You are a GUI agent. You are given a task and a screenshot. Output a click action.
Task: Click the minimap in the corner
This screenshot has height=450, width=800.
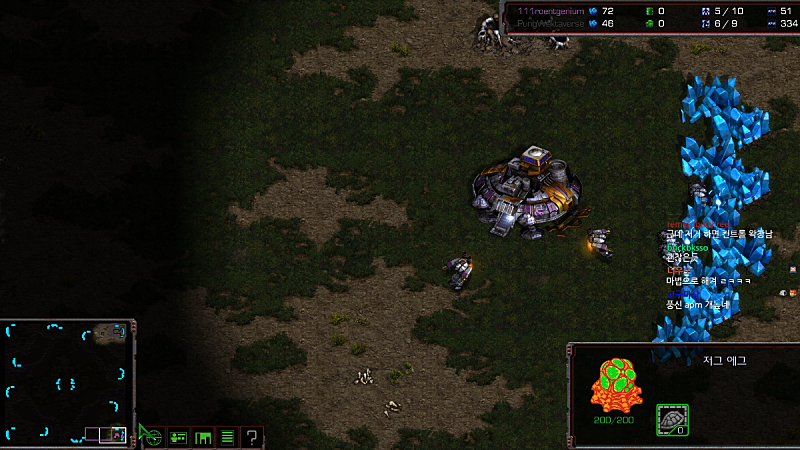[x=66, y=383]
